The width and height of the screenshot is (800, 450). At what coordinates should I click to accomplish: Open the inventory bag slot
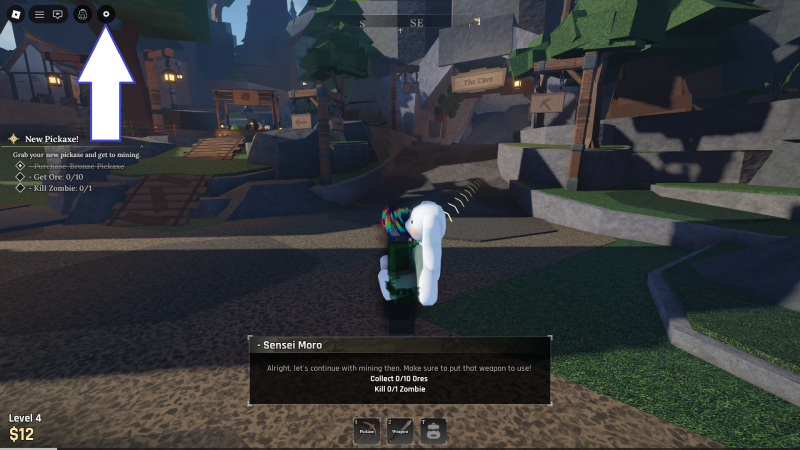[x=433, y=431]
